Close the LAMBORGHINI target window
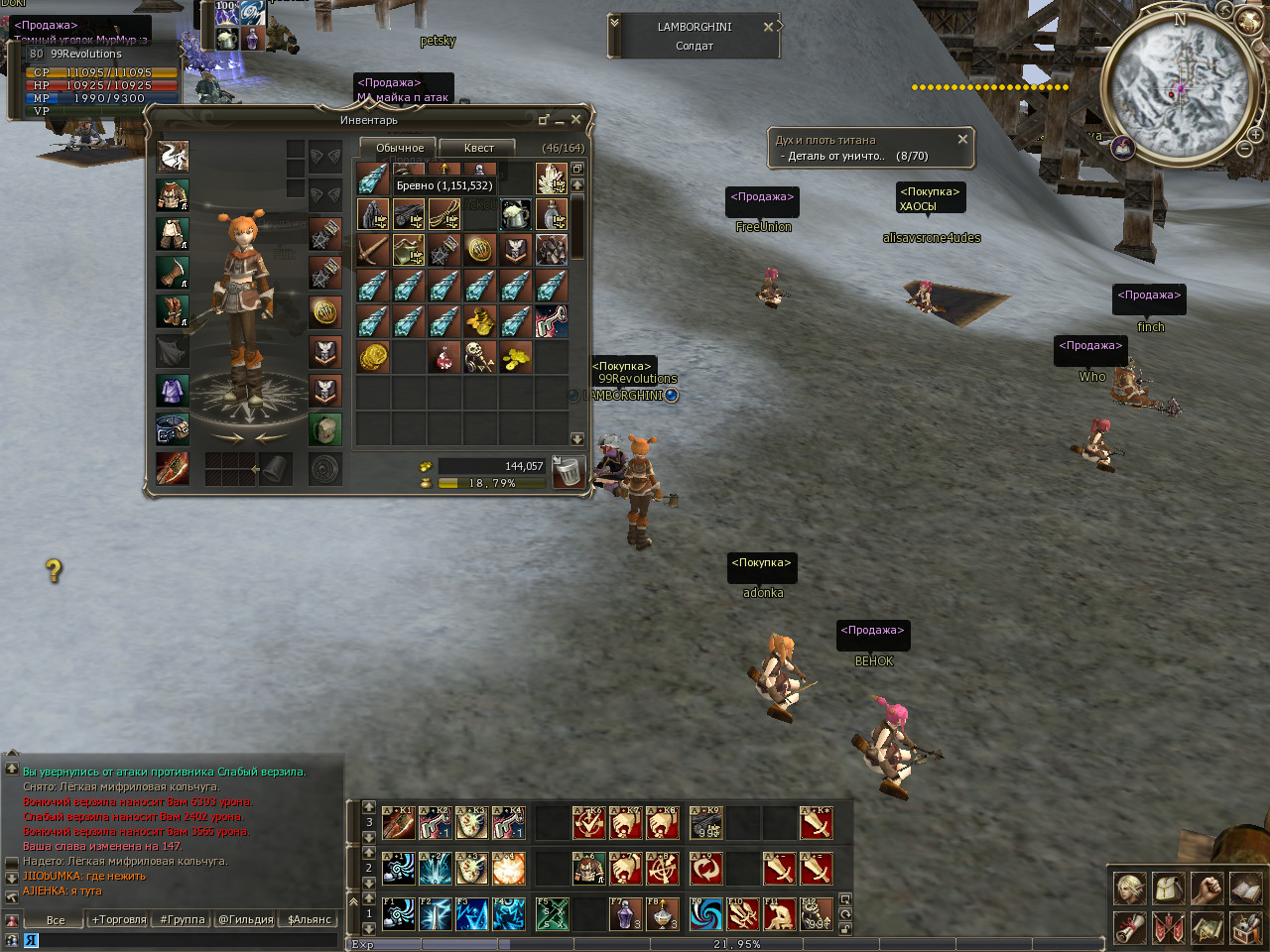This screenshot has height=952, width=1270. pos(768,27)
